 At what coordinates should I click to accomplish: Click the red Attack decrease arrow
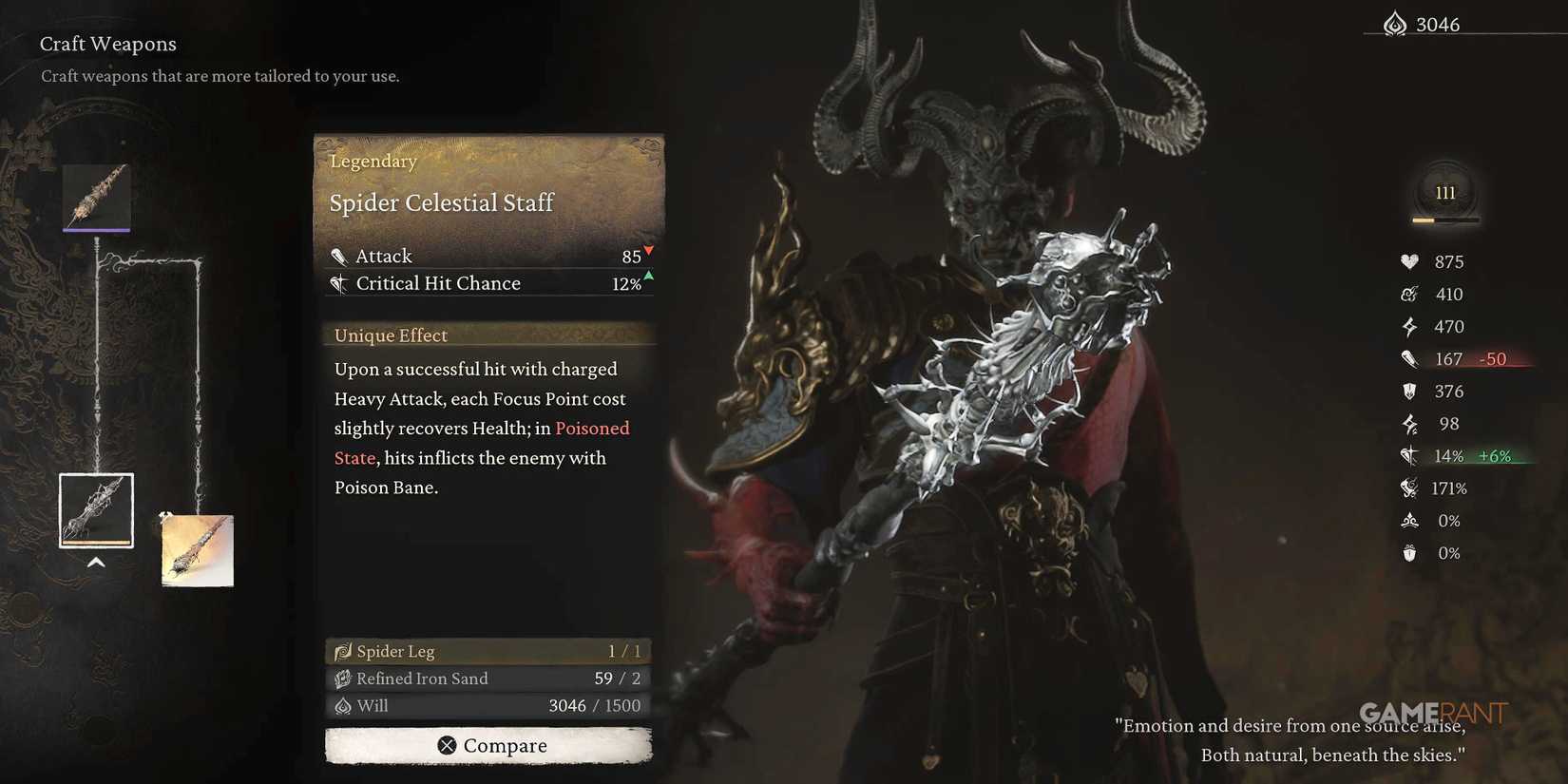[x=648, y=251]
